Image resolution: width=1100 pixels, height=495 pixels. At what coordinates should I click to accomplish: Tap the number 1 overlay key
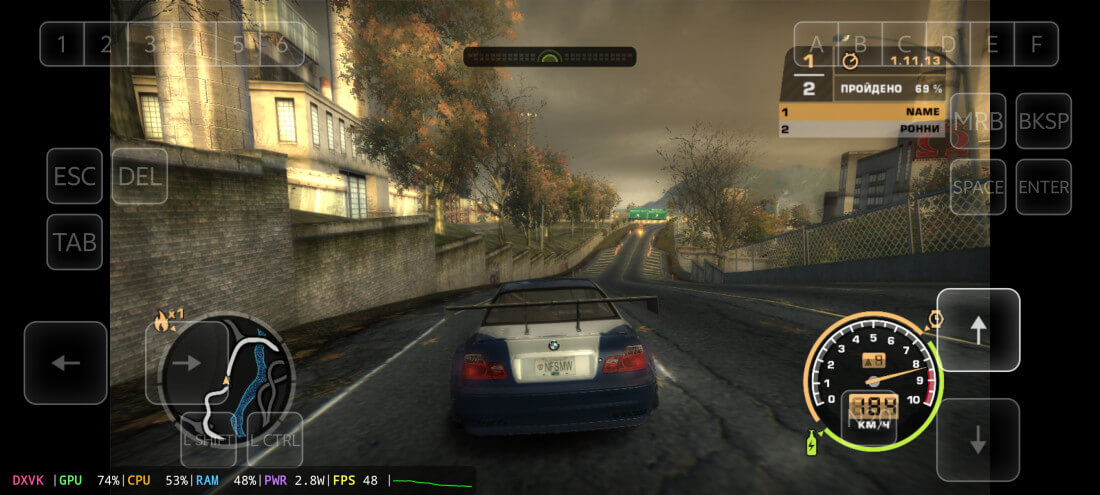pos(62,44)
